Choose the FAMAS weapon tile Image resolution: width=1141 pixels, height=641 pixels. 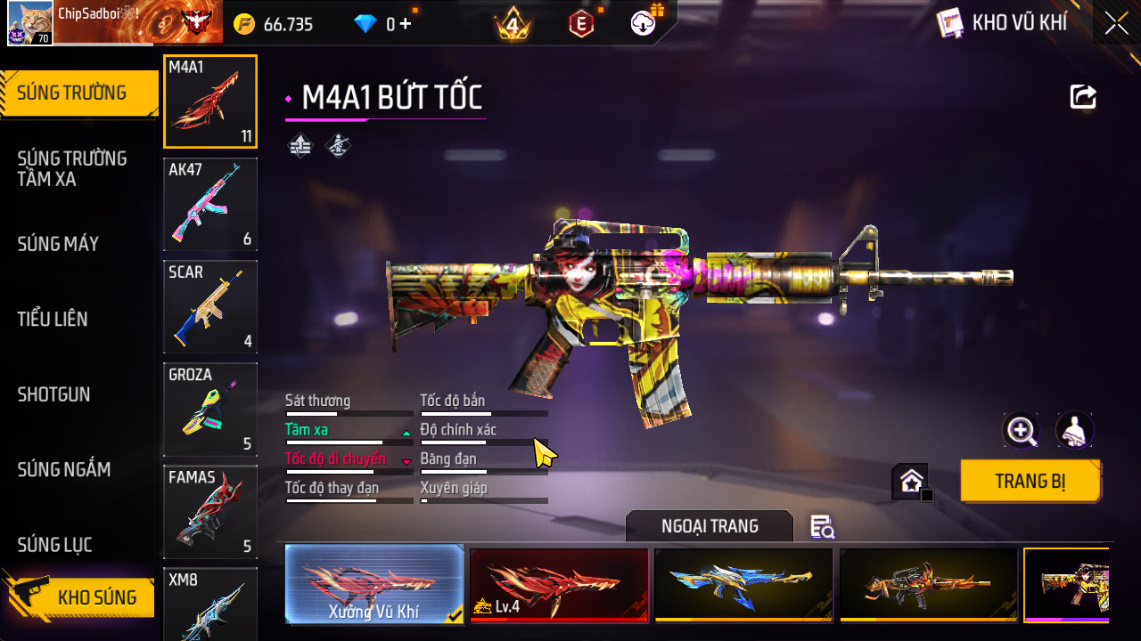(210, 511)
